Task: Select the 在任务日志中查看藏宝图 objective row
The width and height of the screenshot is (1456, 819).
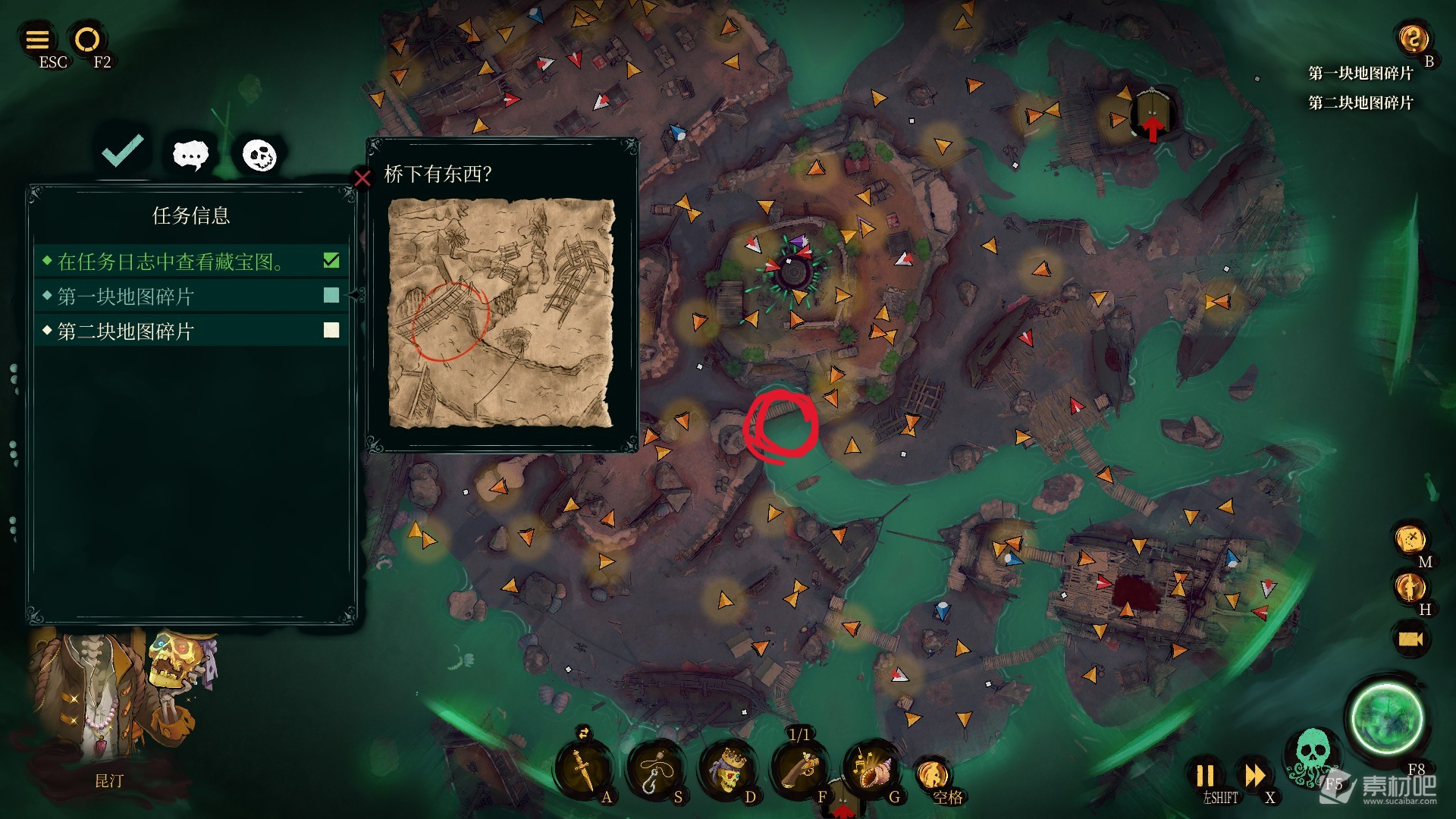Action: [x=191, y=262]
